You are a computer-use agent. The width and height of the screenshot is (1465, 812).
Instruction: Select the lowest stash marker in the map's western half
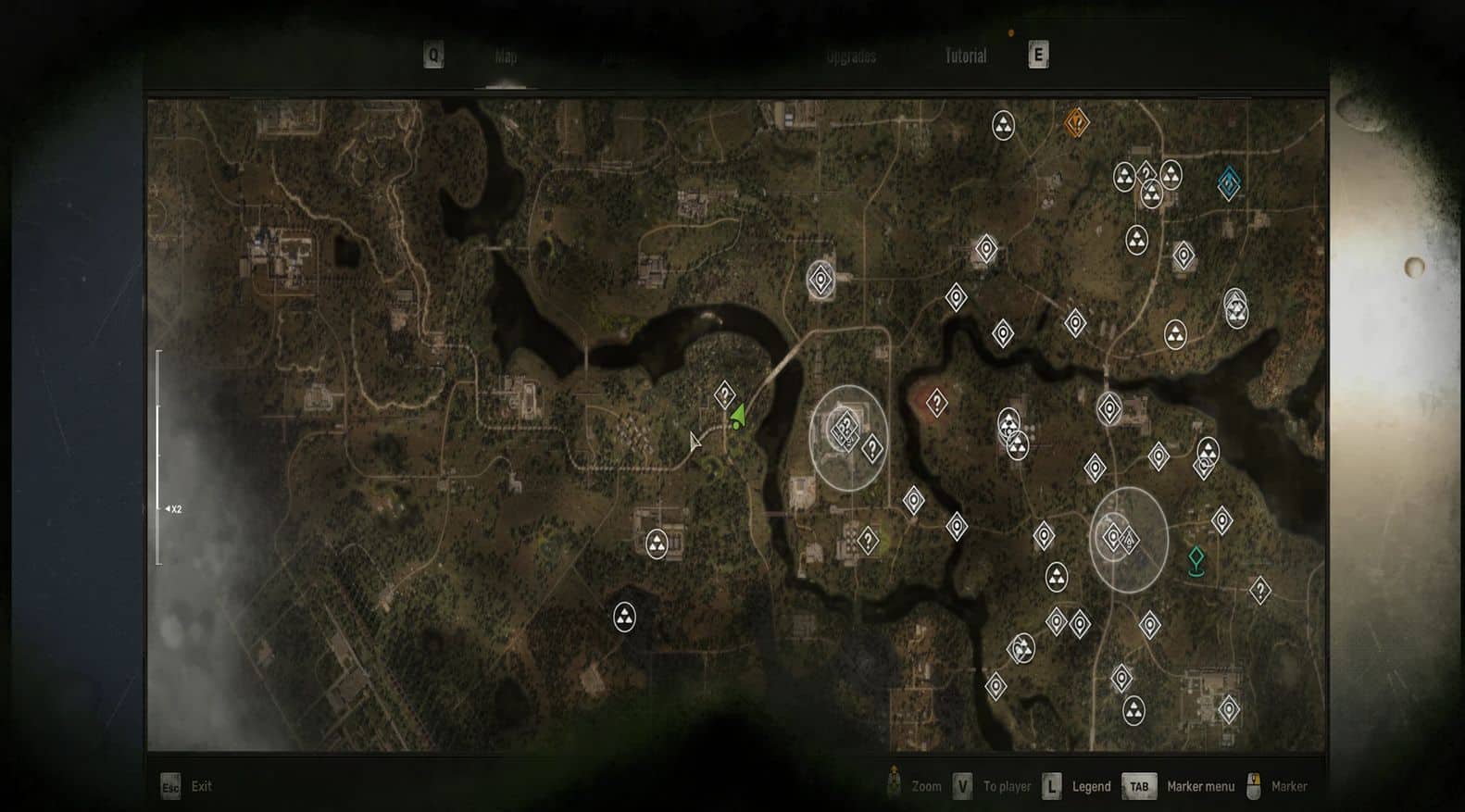[625, 617]
